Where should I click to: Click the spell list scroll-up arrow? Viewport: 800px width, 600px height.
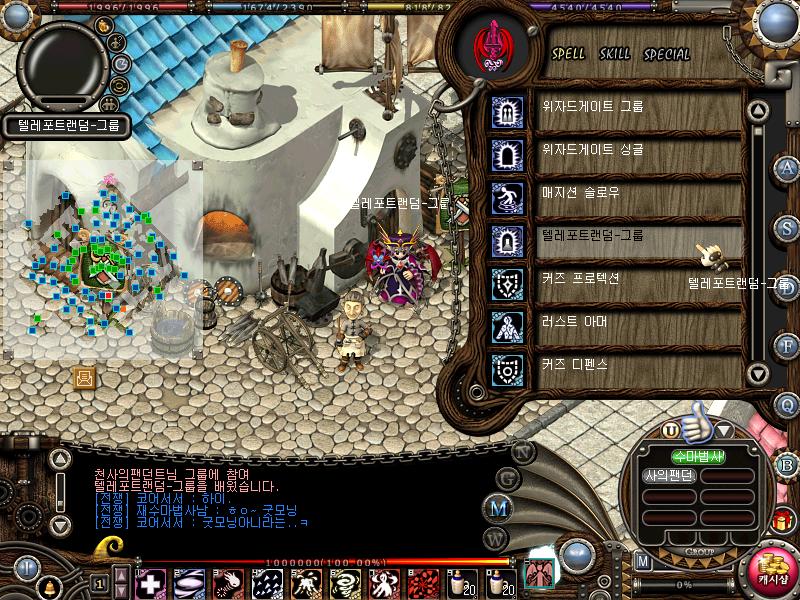coord(758,110)
